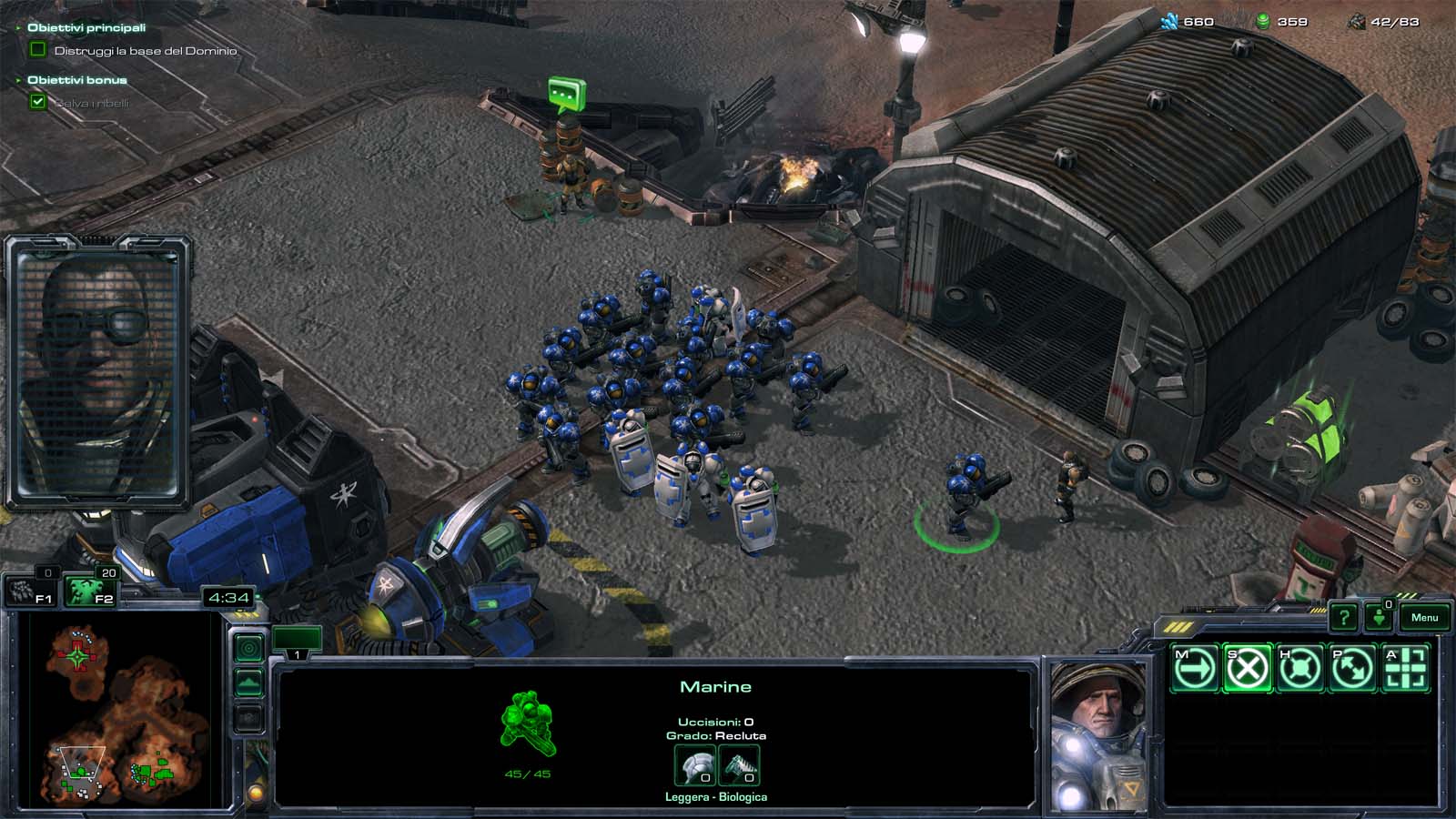Activate the Attack command

tap(1405, 669)
